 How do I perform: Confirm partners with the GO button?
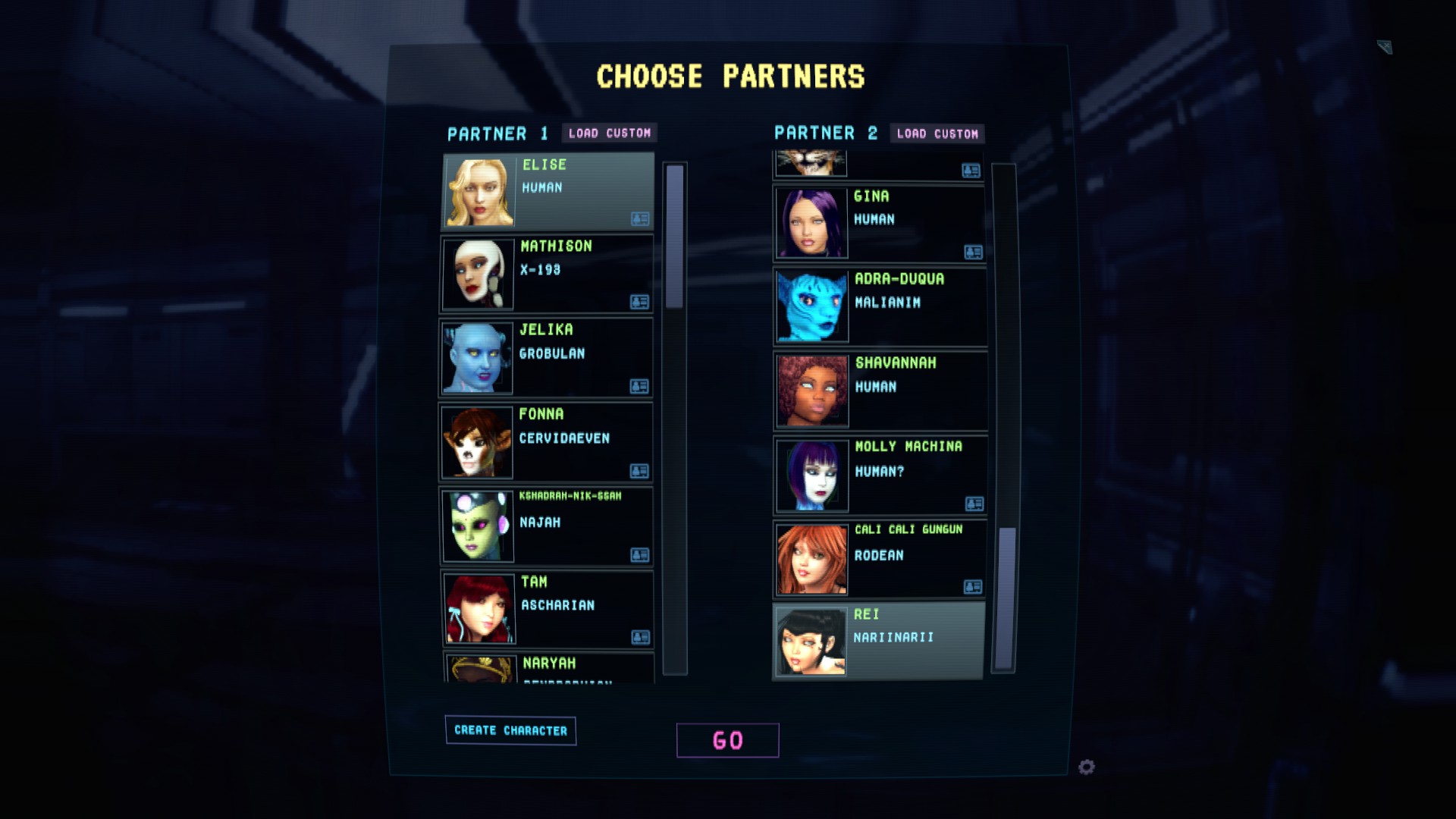tap(727, 740)
